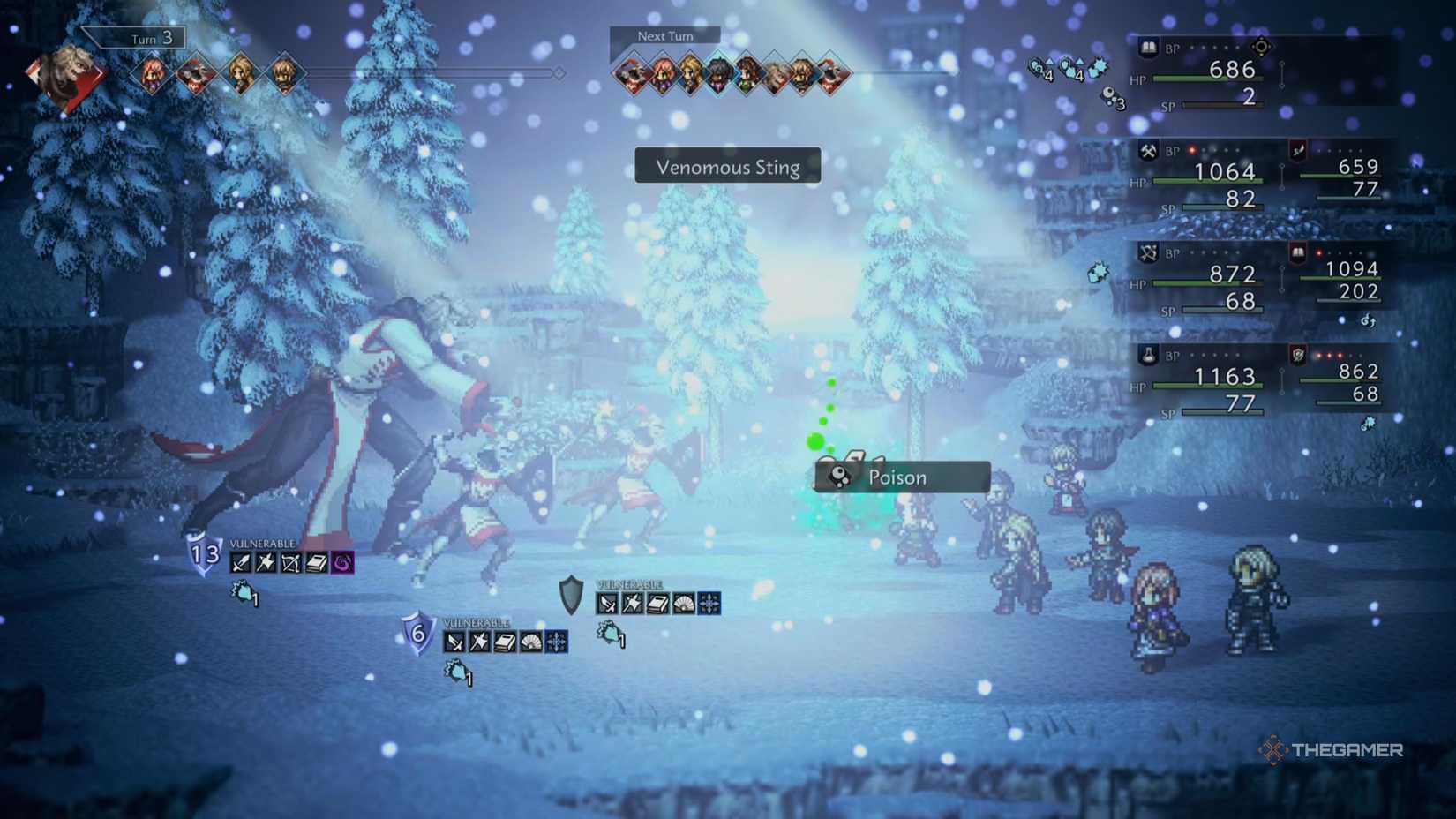The image size is (1456, 819).
Task: Select the axe-and-bow job icon near 872 HP
Action: click(1146, 253)
